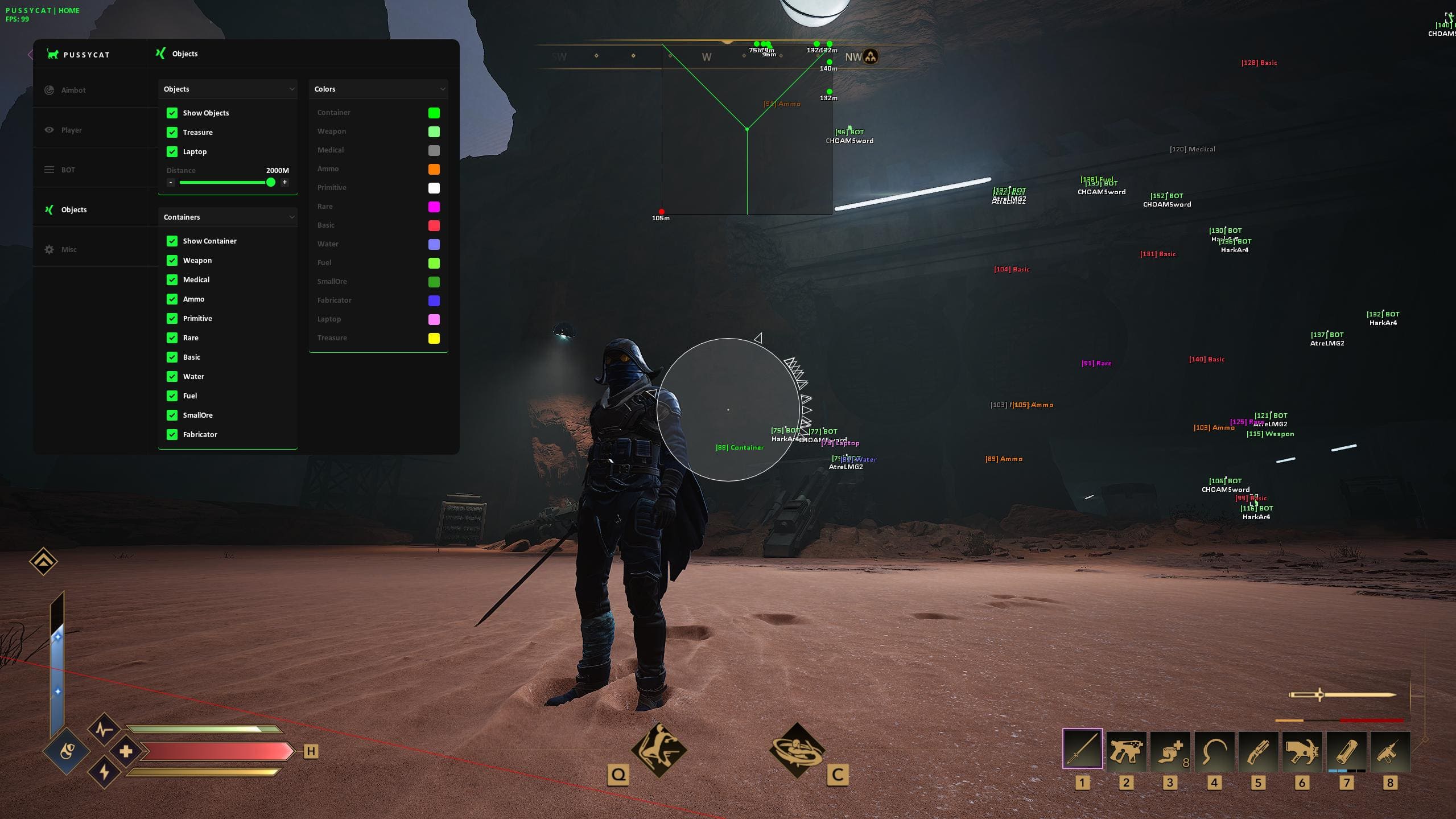
Task: Trigger the spinning figure ability icon
Action: point(797,751)
